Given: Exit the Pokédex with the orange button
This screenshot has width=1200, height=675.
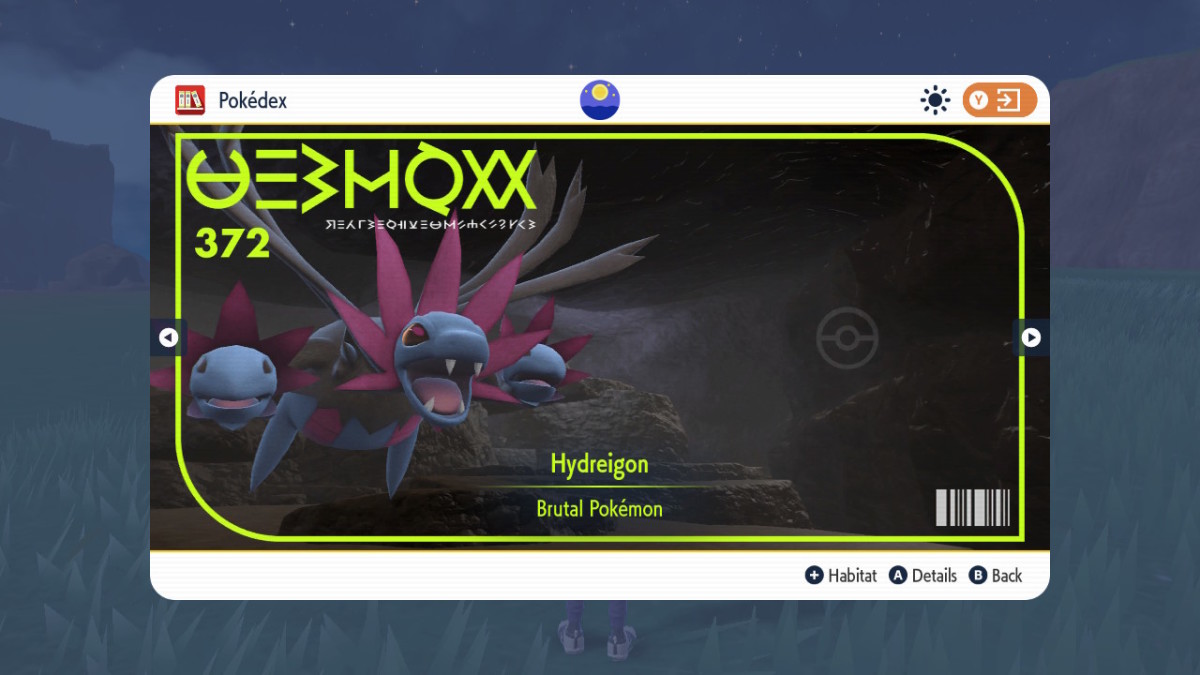Looking at the screenshot, I should click(x=999, y=100).
